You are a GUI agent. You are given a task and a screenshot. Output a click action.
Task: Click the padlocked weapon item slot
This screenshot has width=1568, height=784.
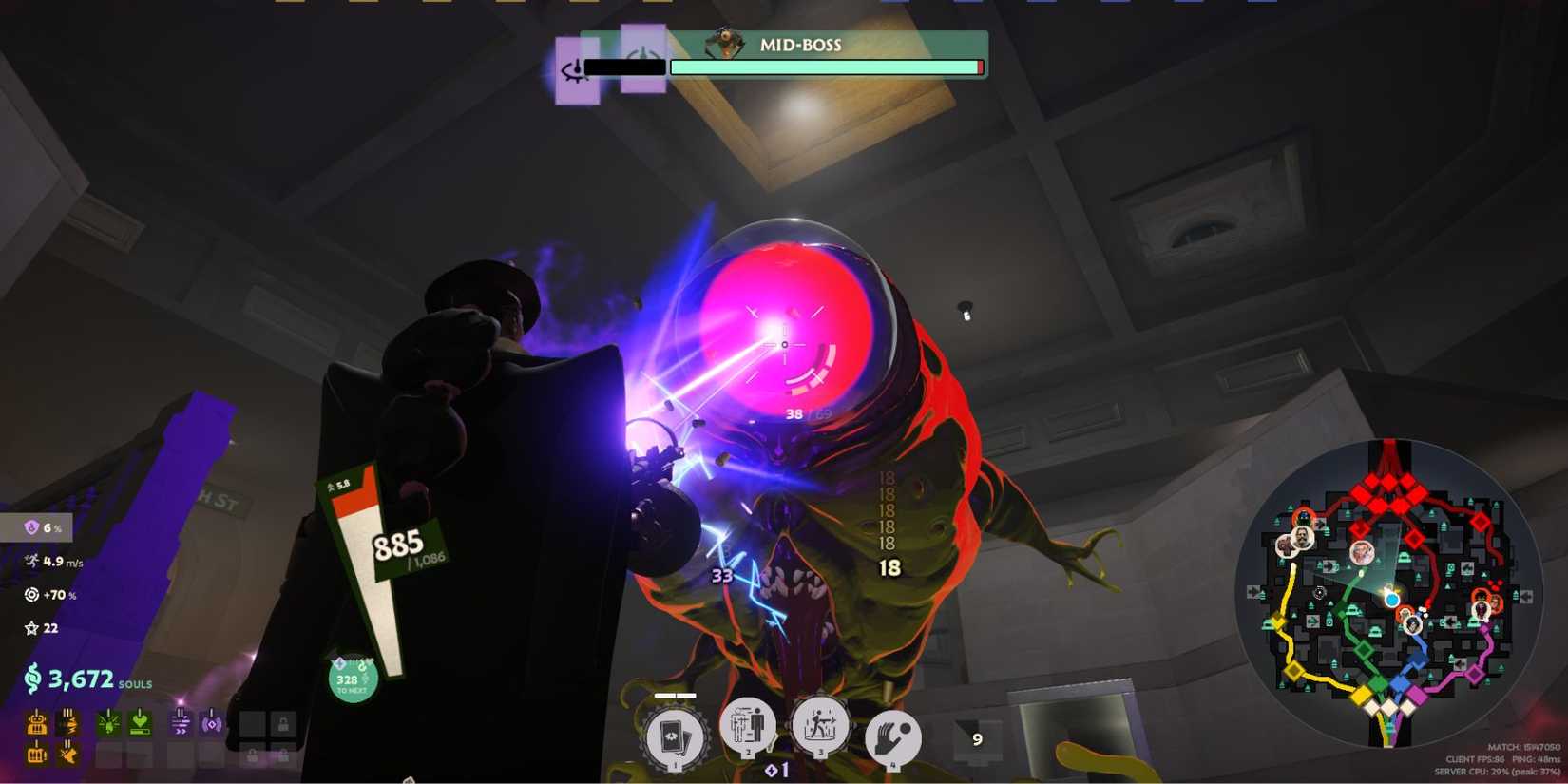coord(283,724)
